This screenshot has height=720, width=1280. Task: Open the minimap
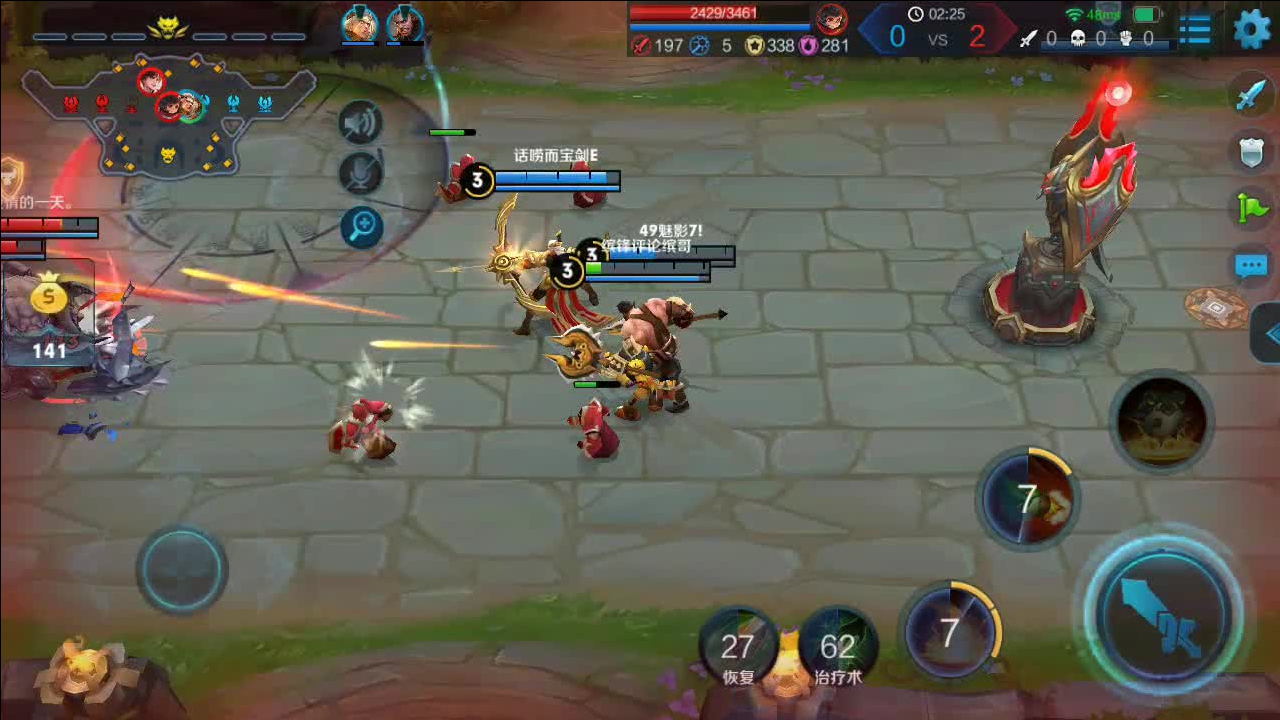pyautogui.click(x=168, y=116)
